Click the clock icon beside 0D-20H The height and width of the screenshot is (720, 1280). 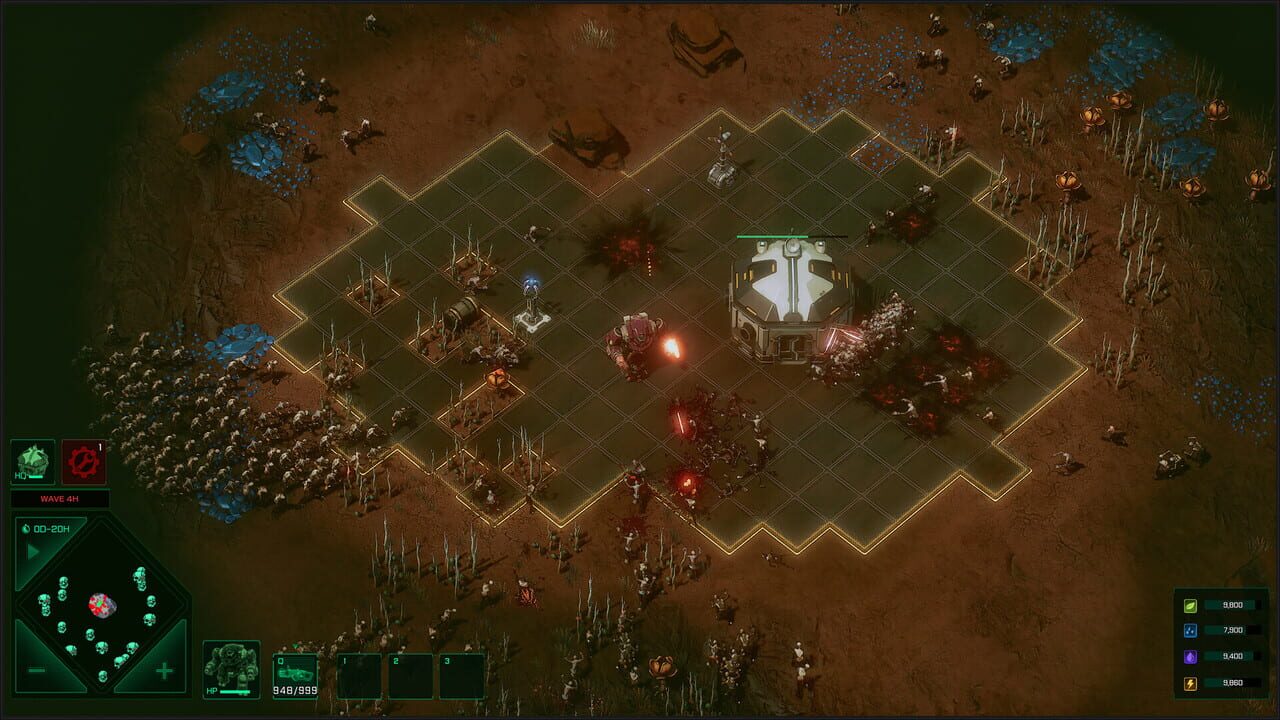(x=25, y=527)
